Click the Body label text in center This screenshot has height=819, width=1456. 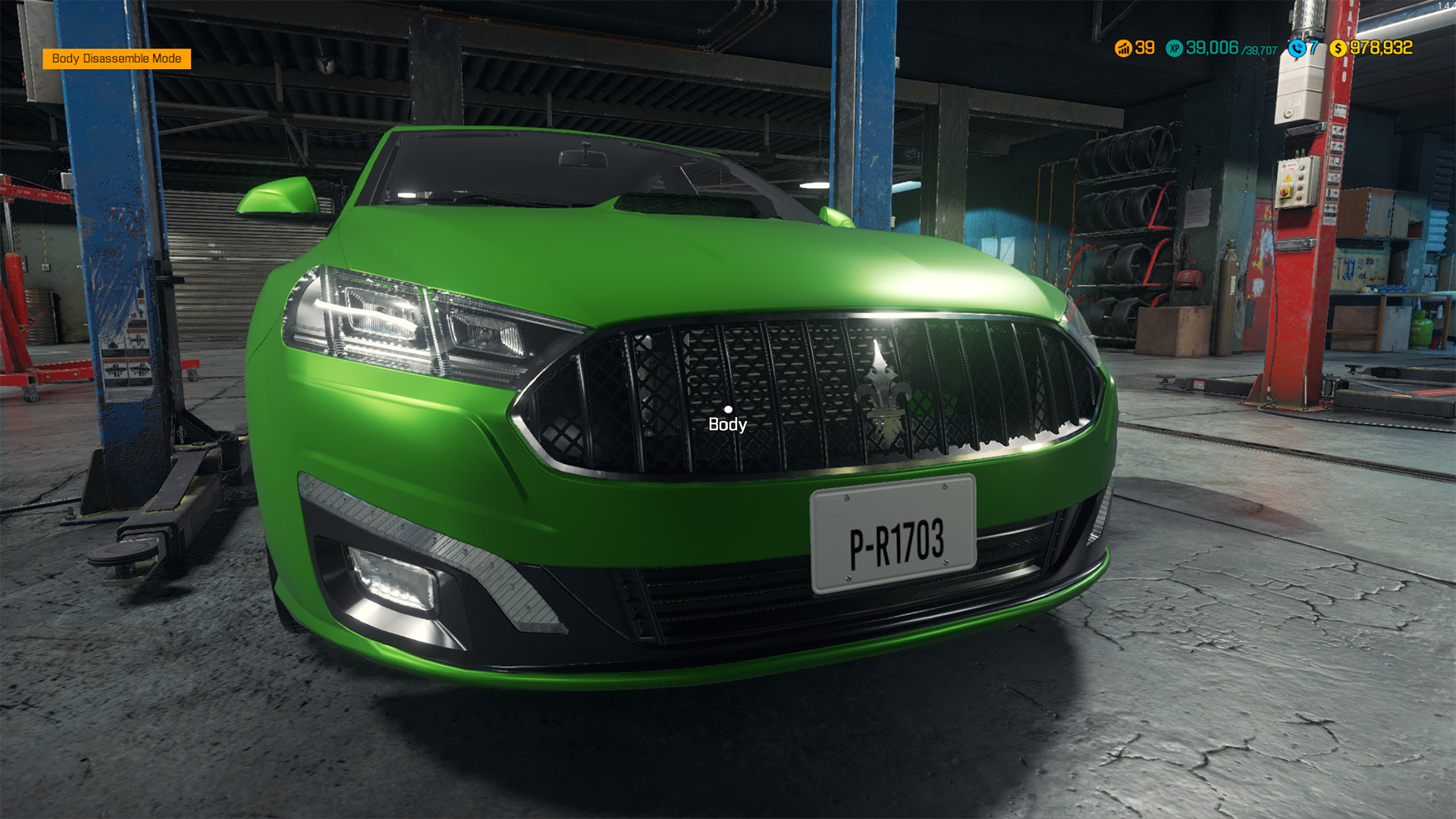click(x=726, y=426)
